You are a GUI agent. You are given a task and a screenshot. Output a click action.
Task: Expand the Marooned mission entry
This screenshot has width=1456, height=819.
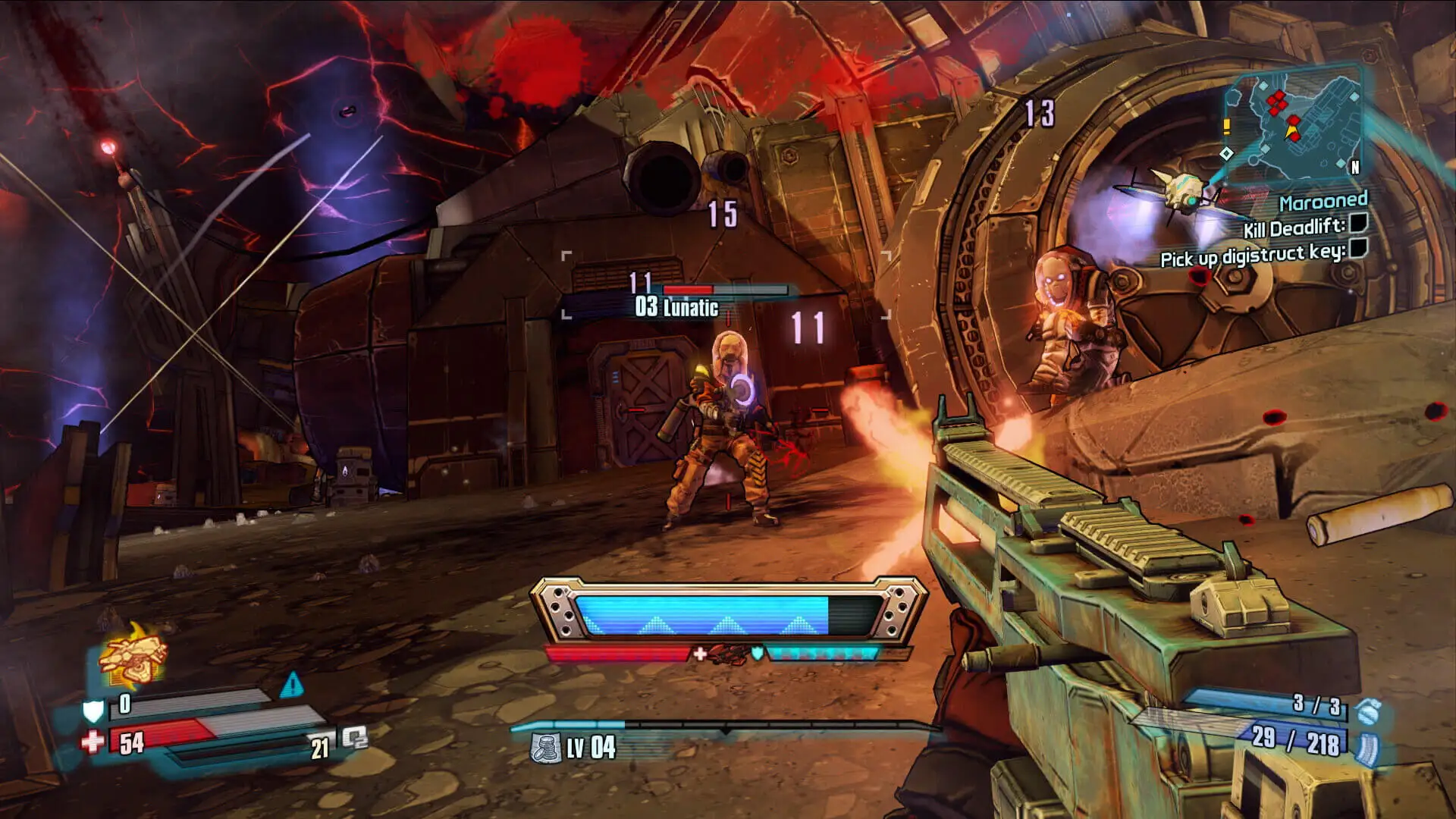[x=1323, y=202]
